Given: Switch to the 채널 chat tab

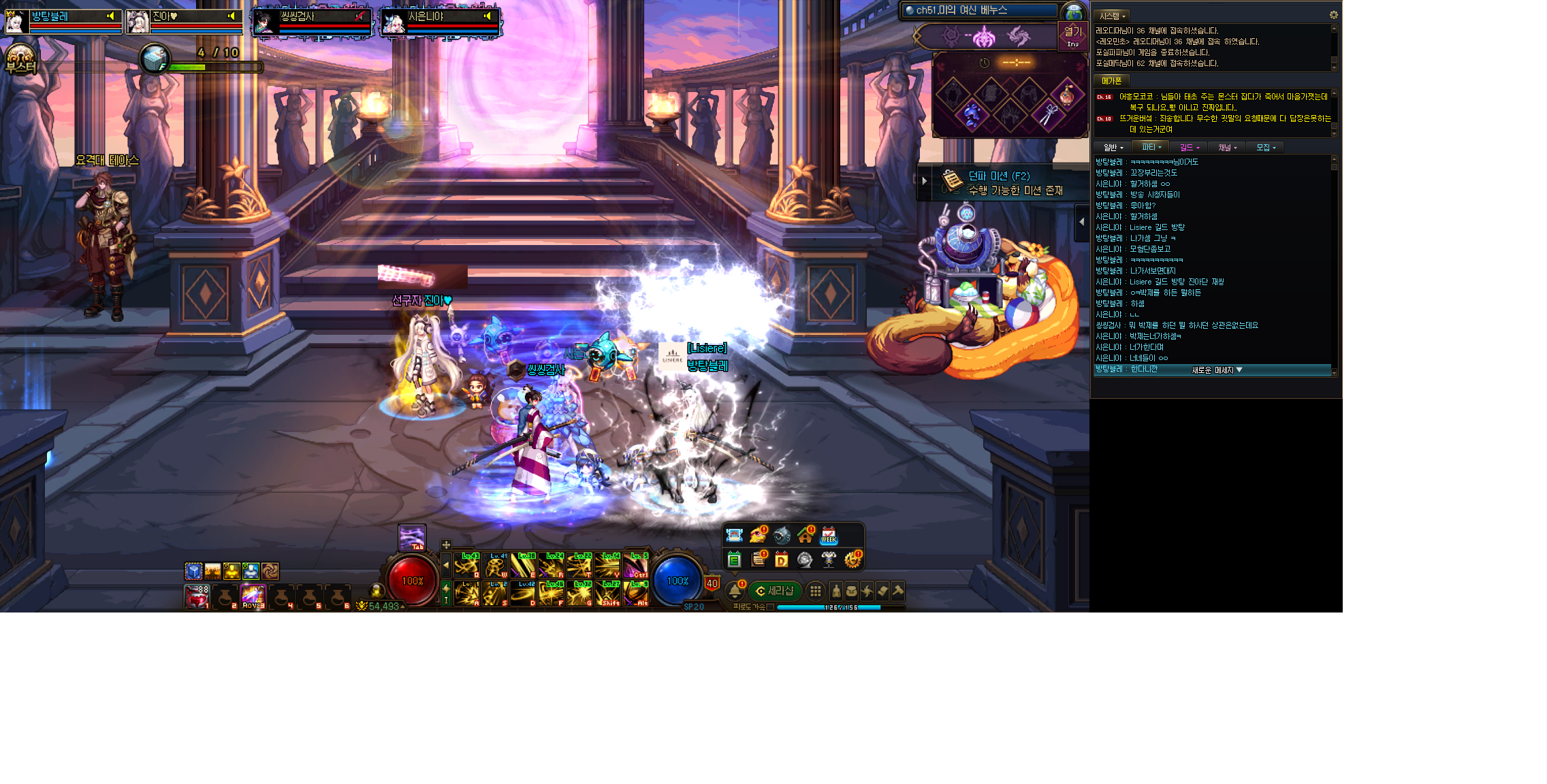Looking at the screenshot, I should (1227, 147).
